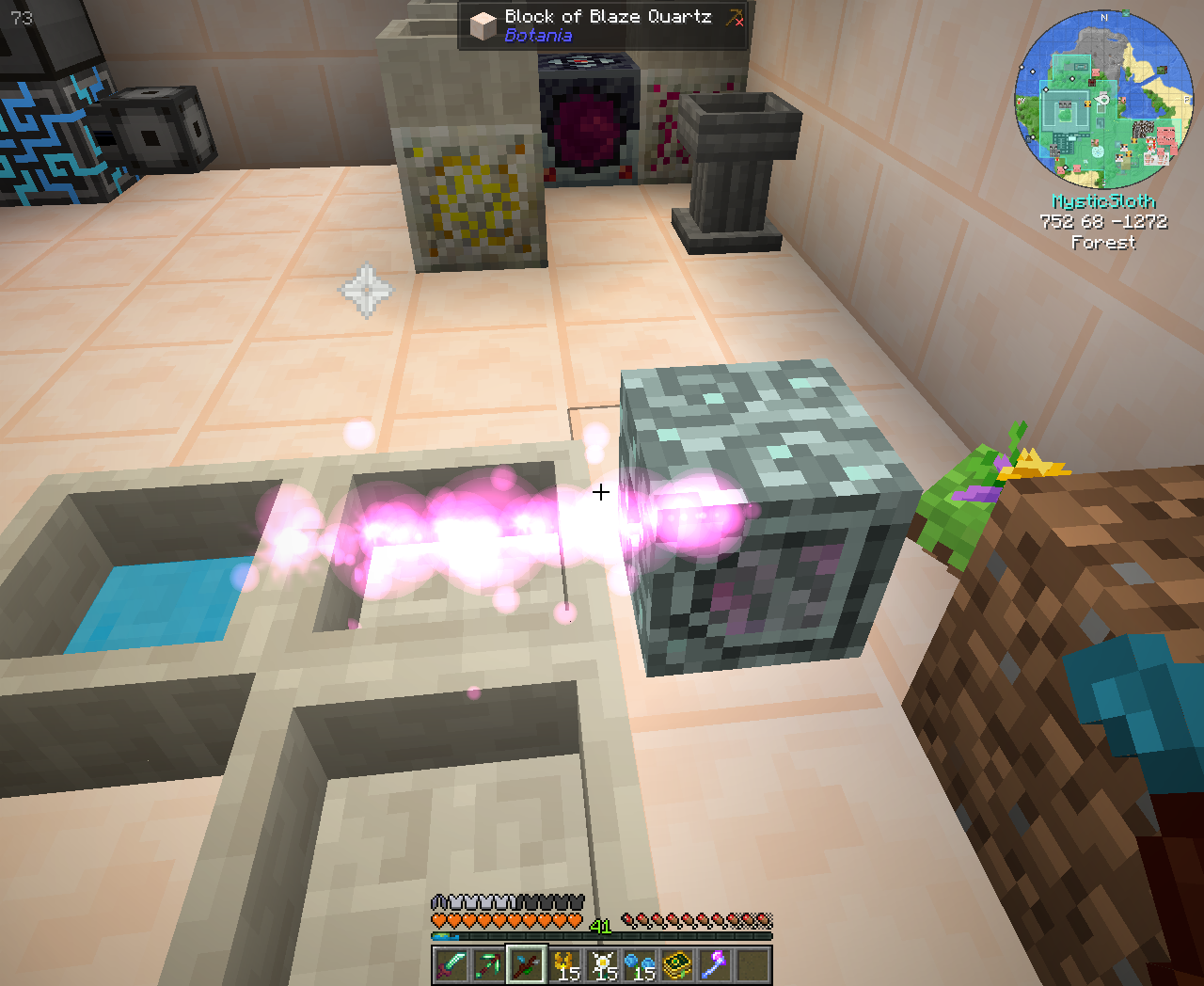This screenshot has height=986, width=1204.
Task: Click the level number 41 above the XP bar
Action: tap(602, 925)
